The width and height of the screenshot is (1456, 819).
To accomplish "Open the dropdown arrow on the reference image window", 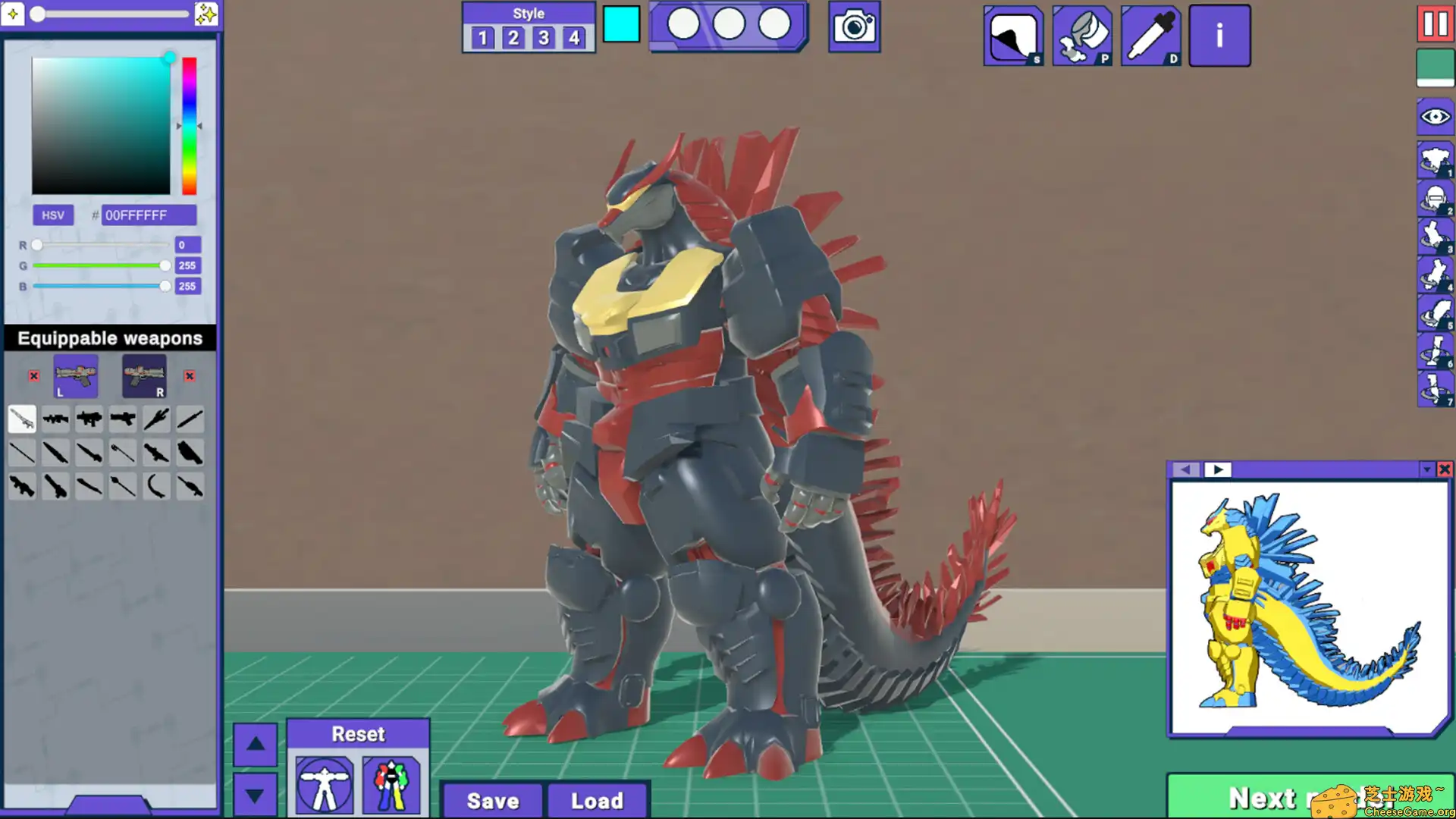I will [x=1426, y=469].
